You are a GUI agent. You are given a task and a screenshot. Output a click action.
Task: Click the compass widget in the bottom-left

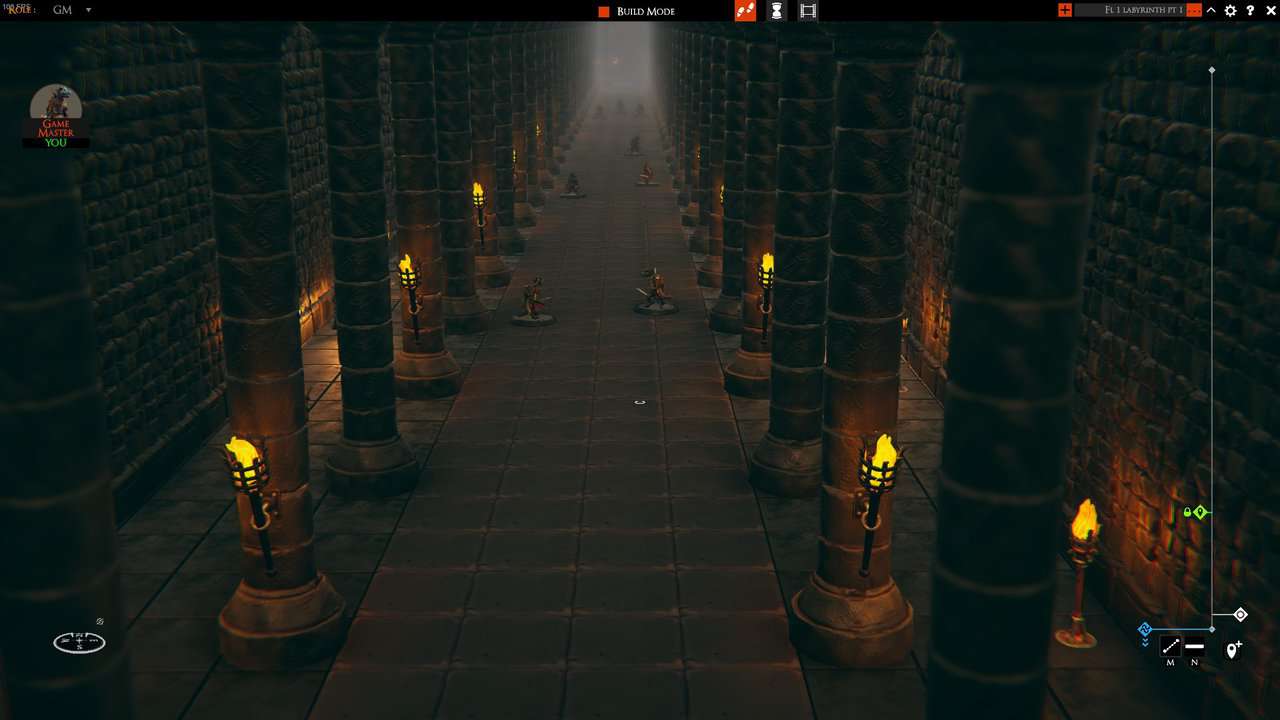pyautogui.click(x=79, y=642)
